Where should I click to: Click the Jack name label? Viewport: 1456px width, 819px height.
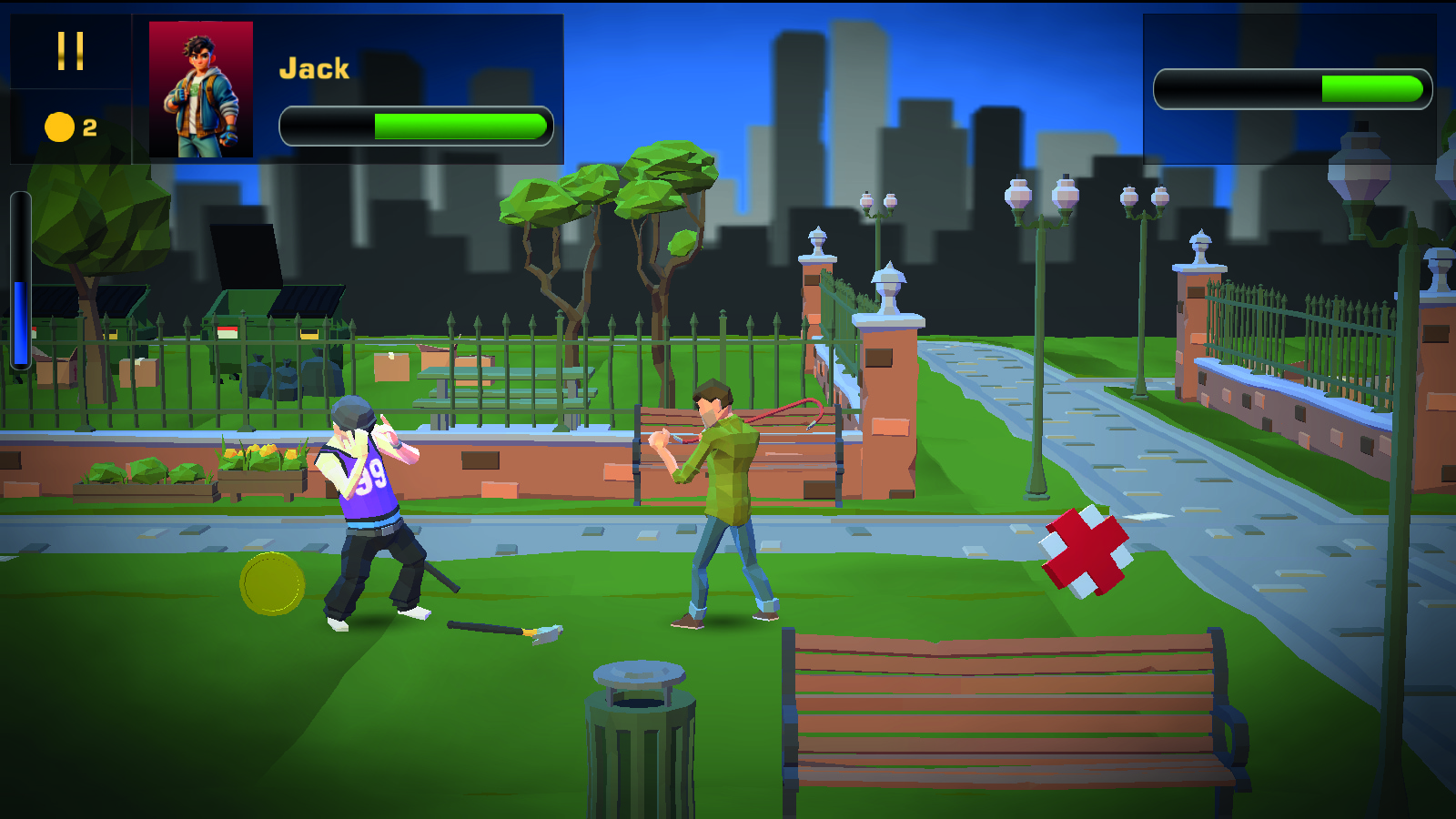(x=314, y=66)
